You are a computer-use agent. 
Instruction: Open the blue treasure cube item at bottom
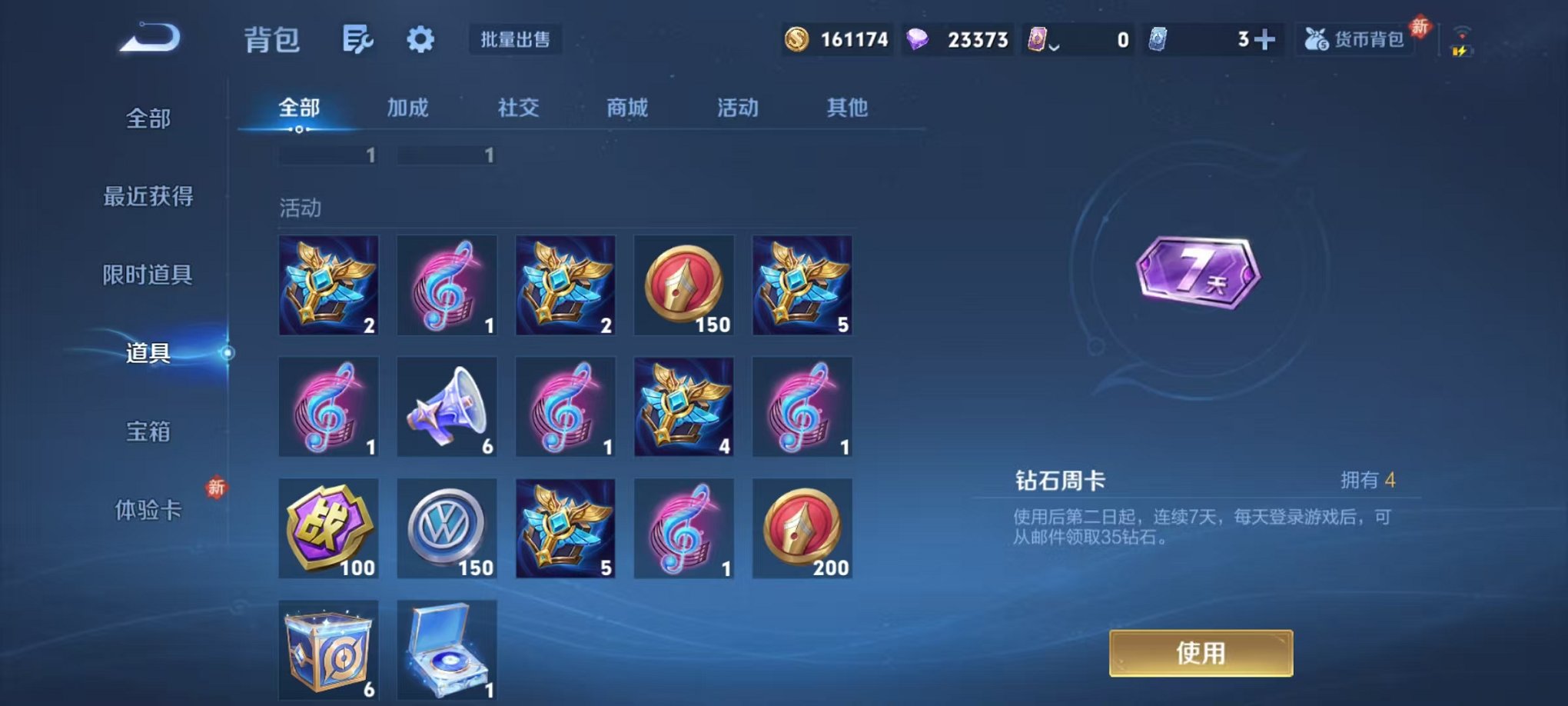click(x=328, y=650)
